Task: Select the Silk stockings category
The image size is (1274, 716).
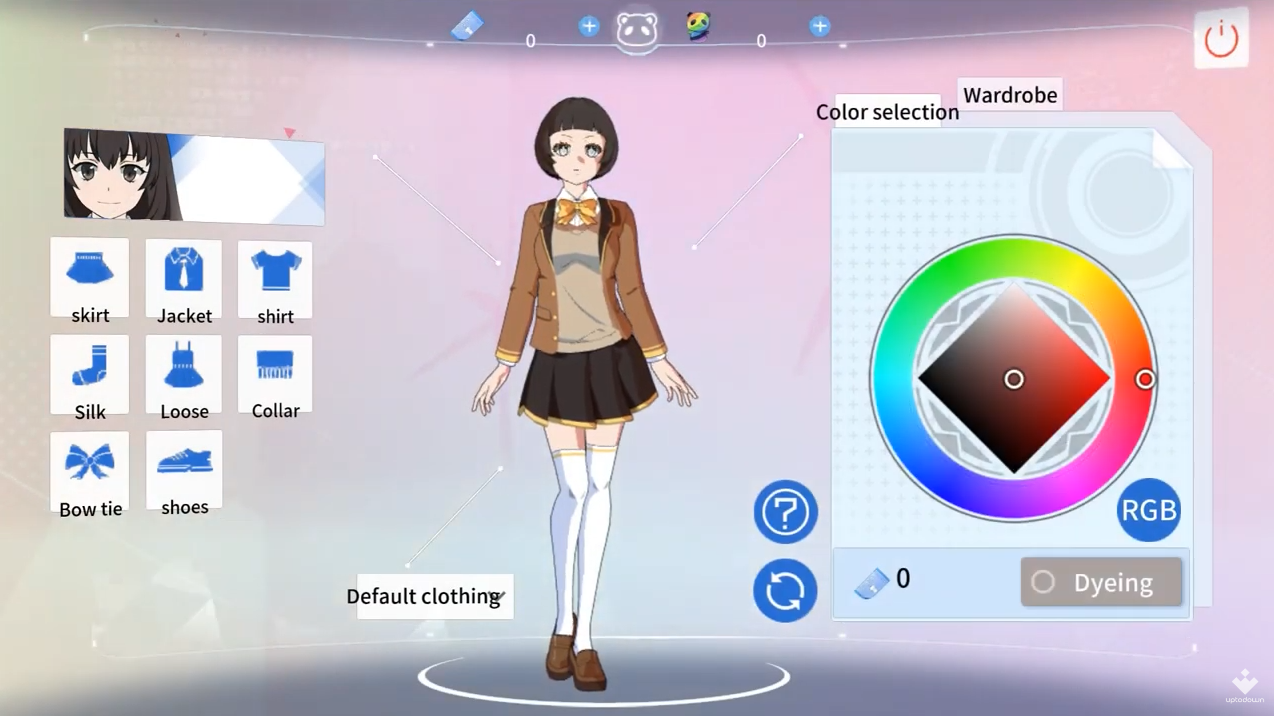Action: pyautogui.click(x=90, y=375)
